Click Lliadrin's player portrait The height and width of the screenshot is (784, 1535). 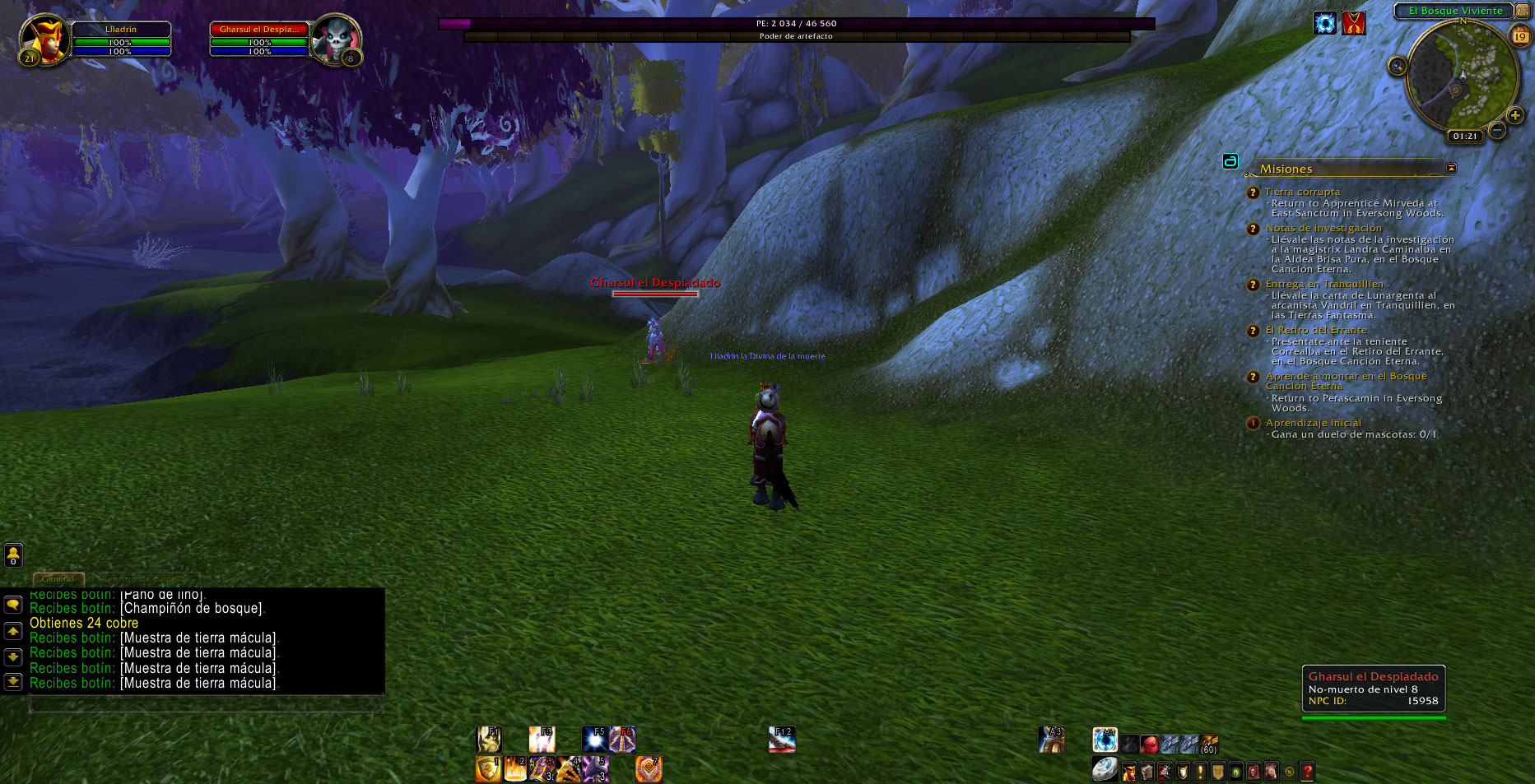[46, 39]
